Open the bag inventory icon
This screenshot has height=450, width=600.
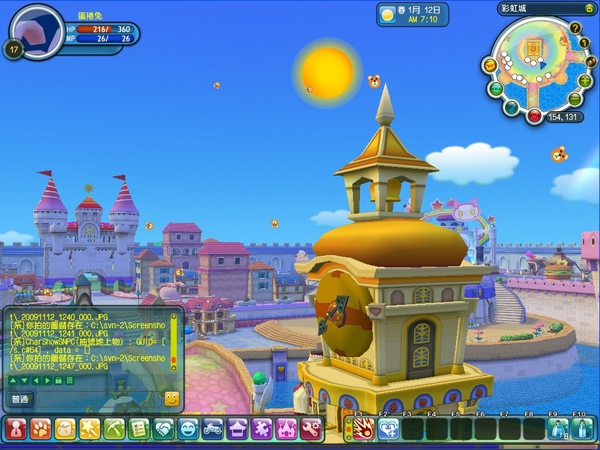65,429
